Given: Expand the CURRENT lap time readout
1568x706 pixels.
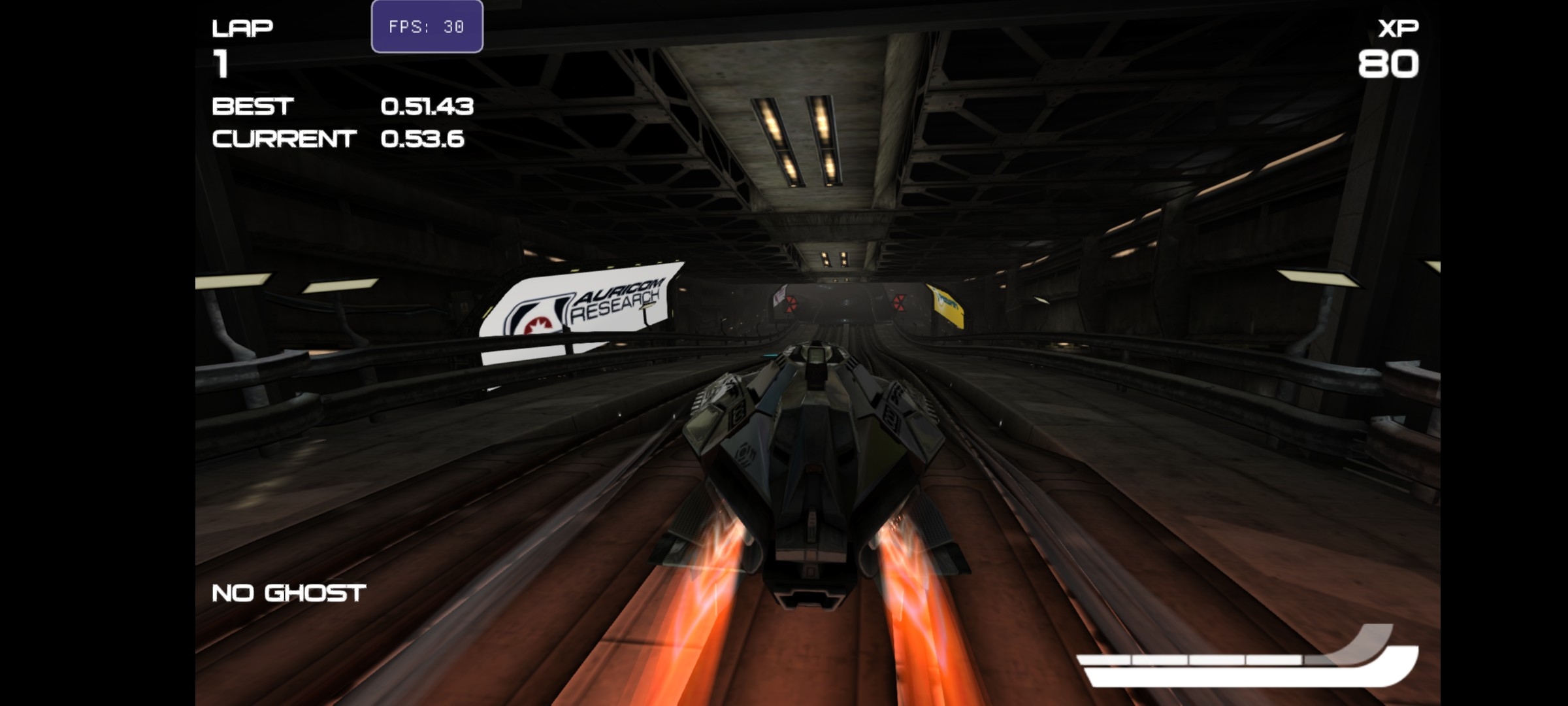Looking at the screenshot, I should [423, 139].
